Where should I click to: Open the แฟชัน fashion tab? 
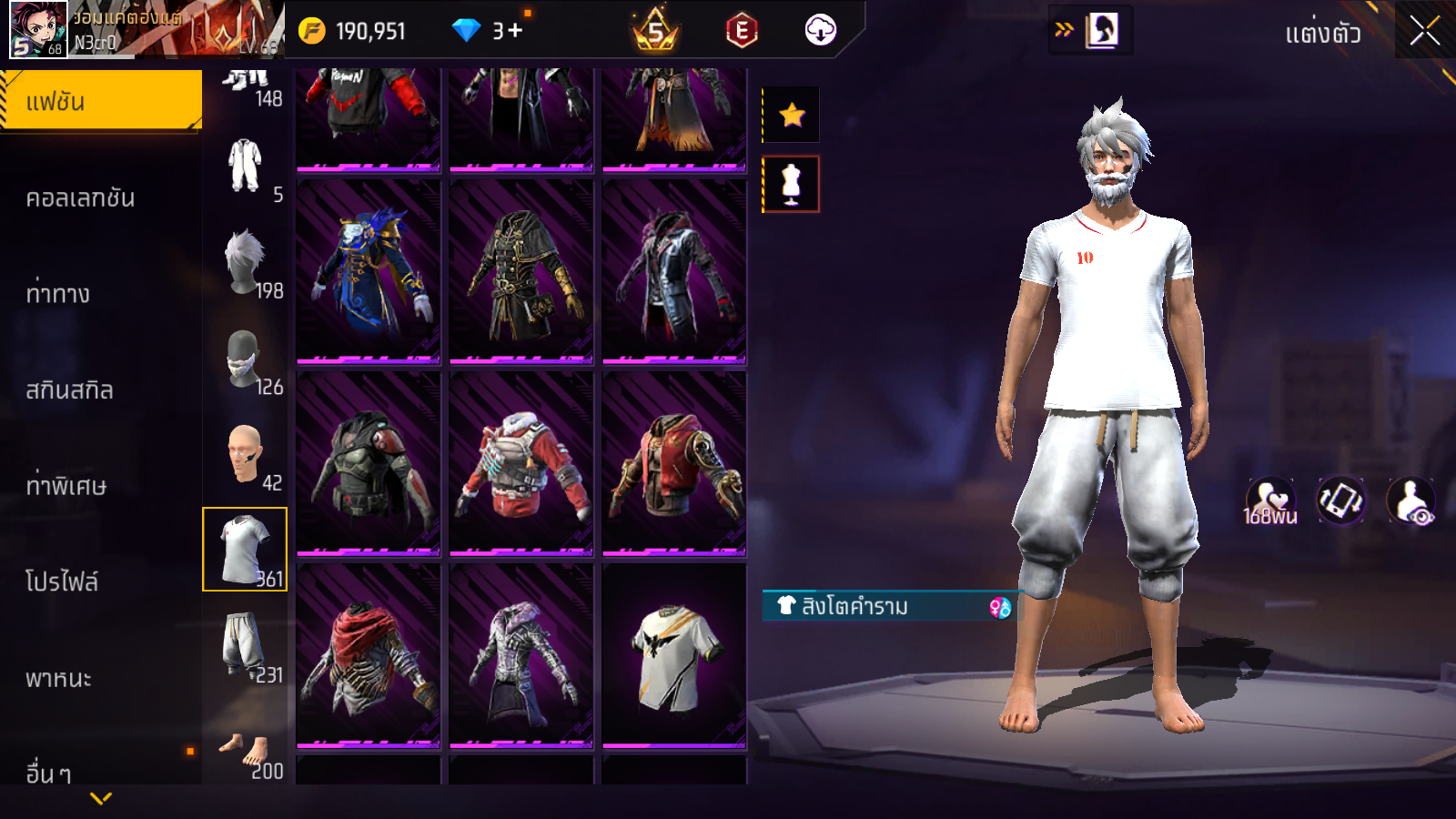[101, 101]
